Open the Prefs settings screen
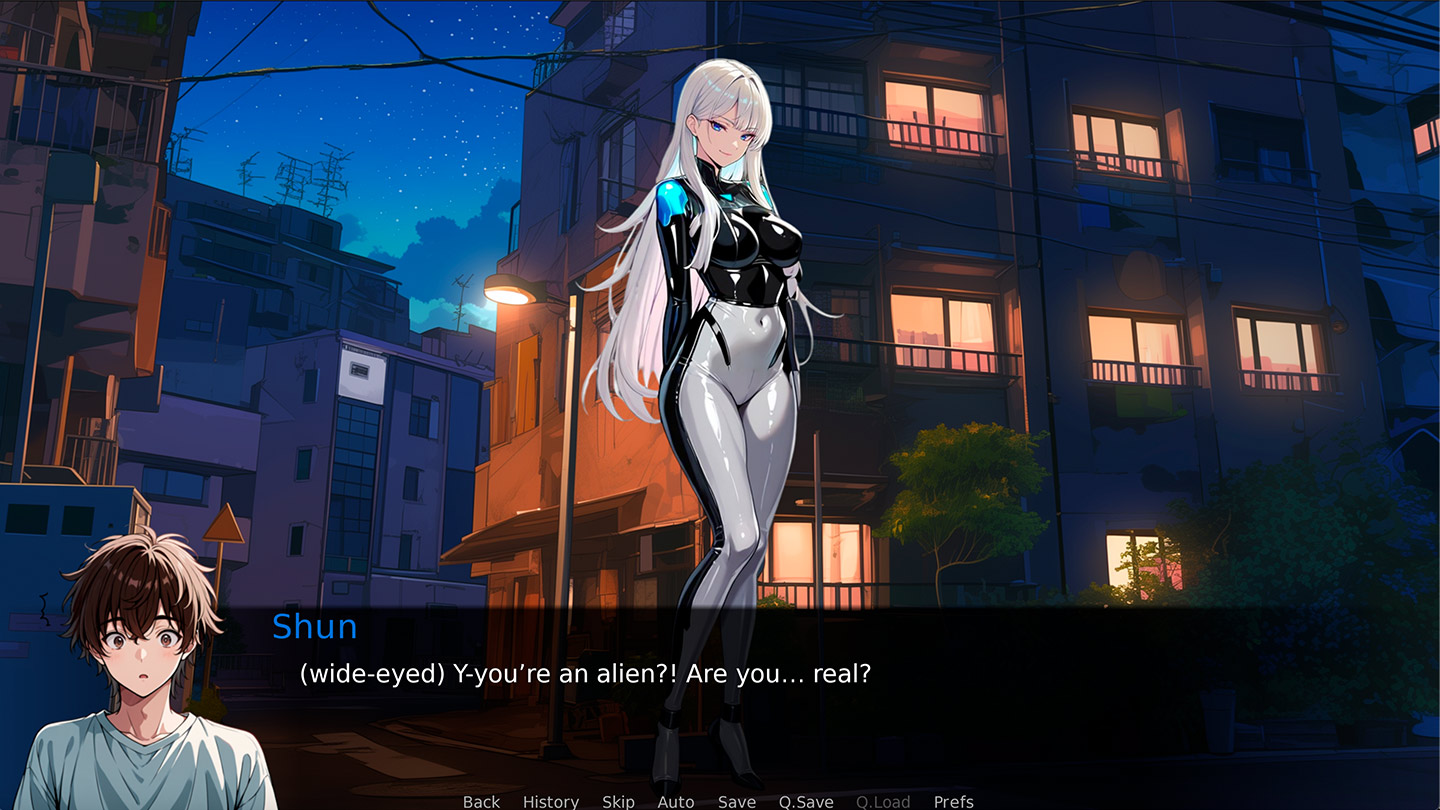 [x=953, y=801]
